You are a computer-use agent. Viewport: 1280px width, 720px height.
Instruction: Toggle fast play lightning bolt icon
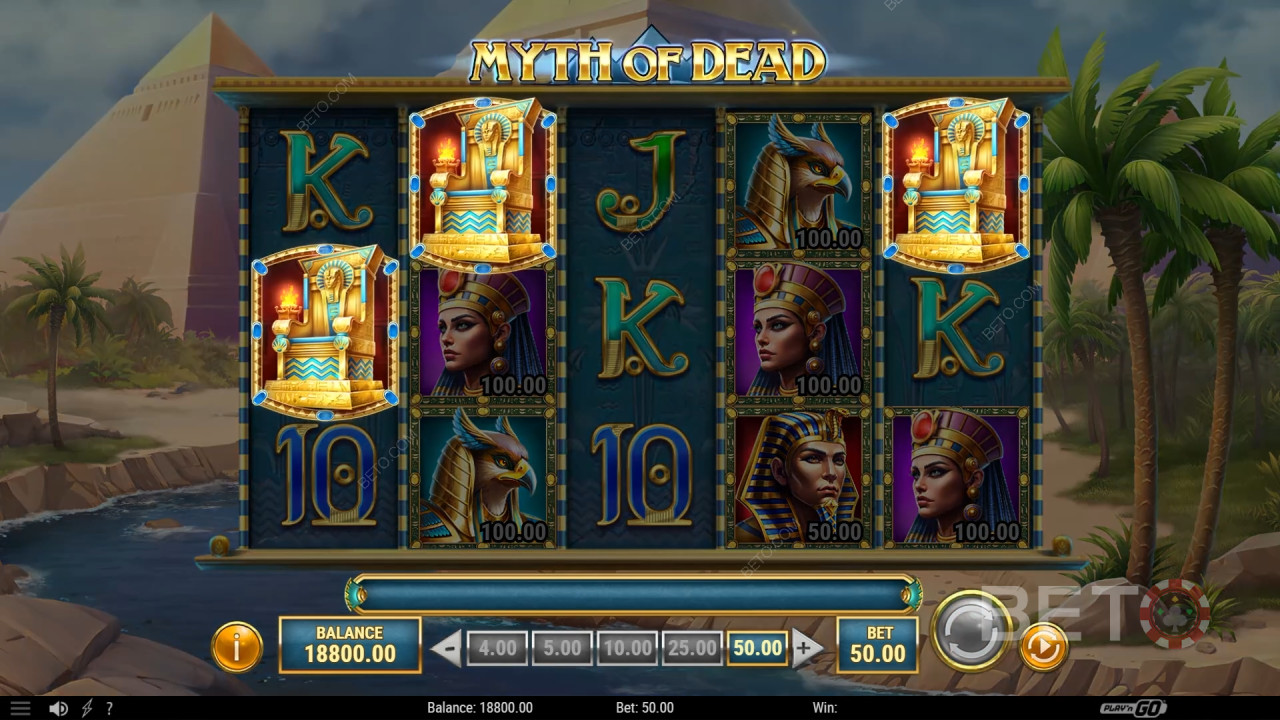point(87,708)
